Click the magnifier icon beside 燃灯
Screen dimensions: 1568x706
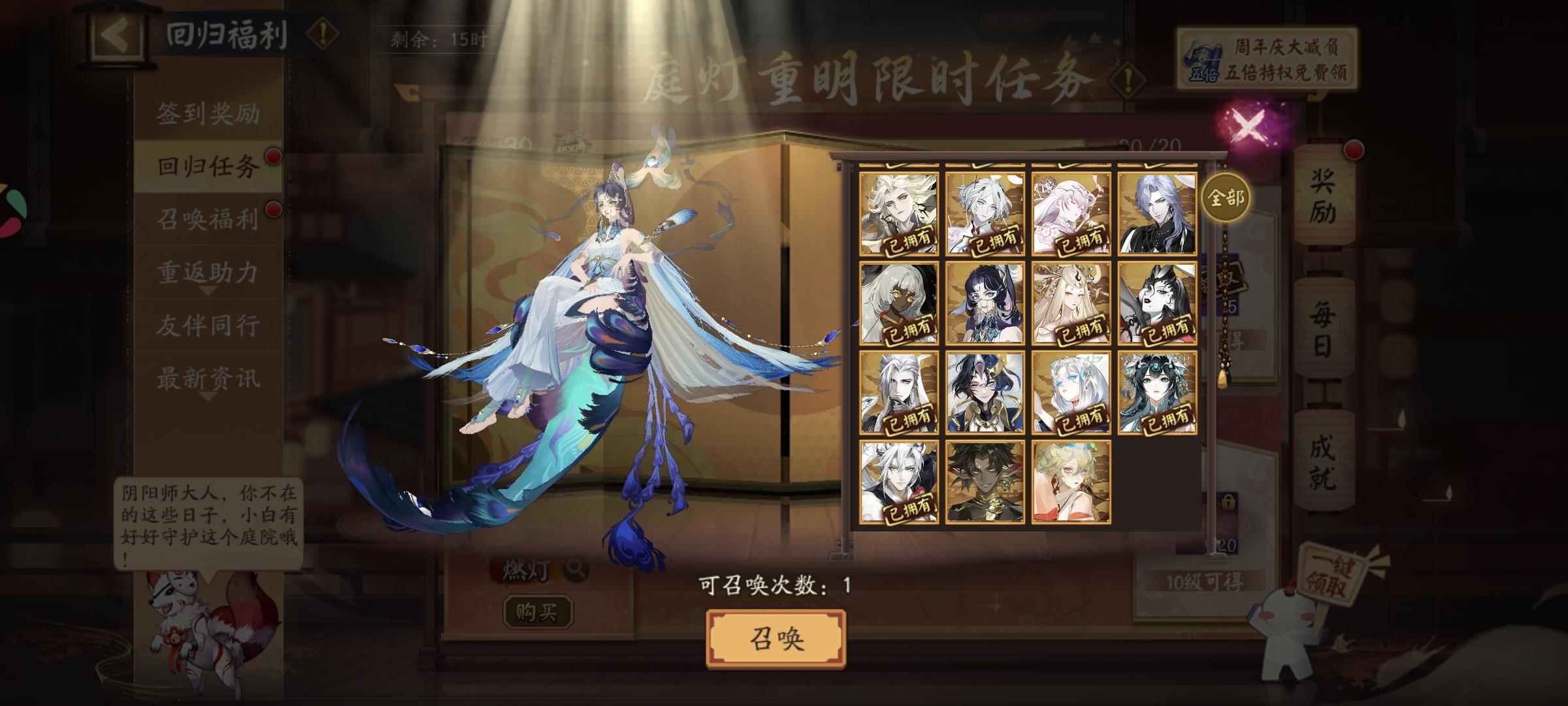pyautogui.click(x=576, y=571)
